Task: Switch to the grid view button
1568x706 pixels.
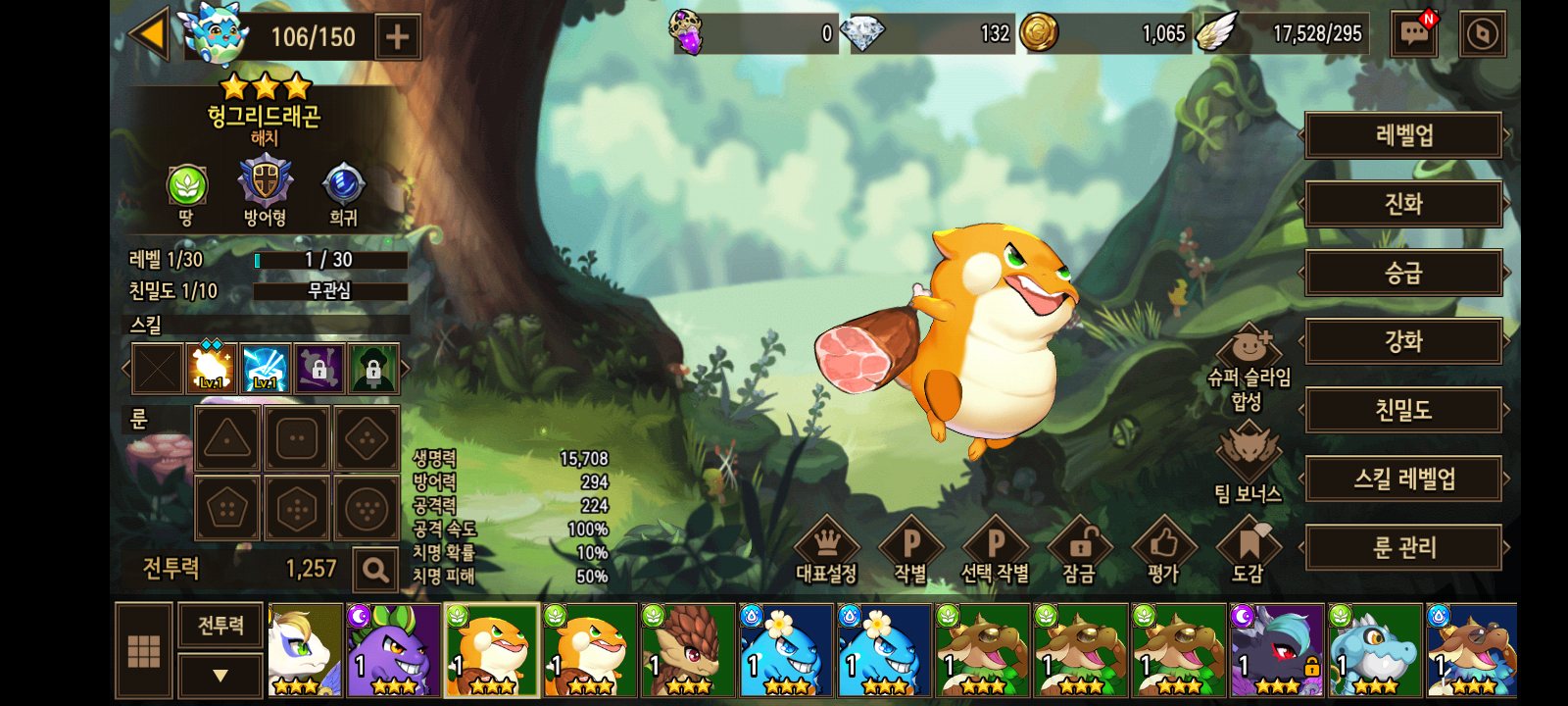Action: coord(144,650)
